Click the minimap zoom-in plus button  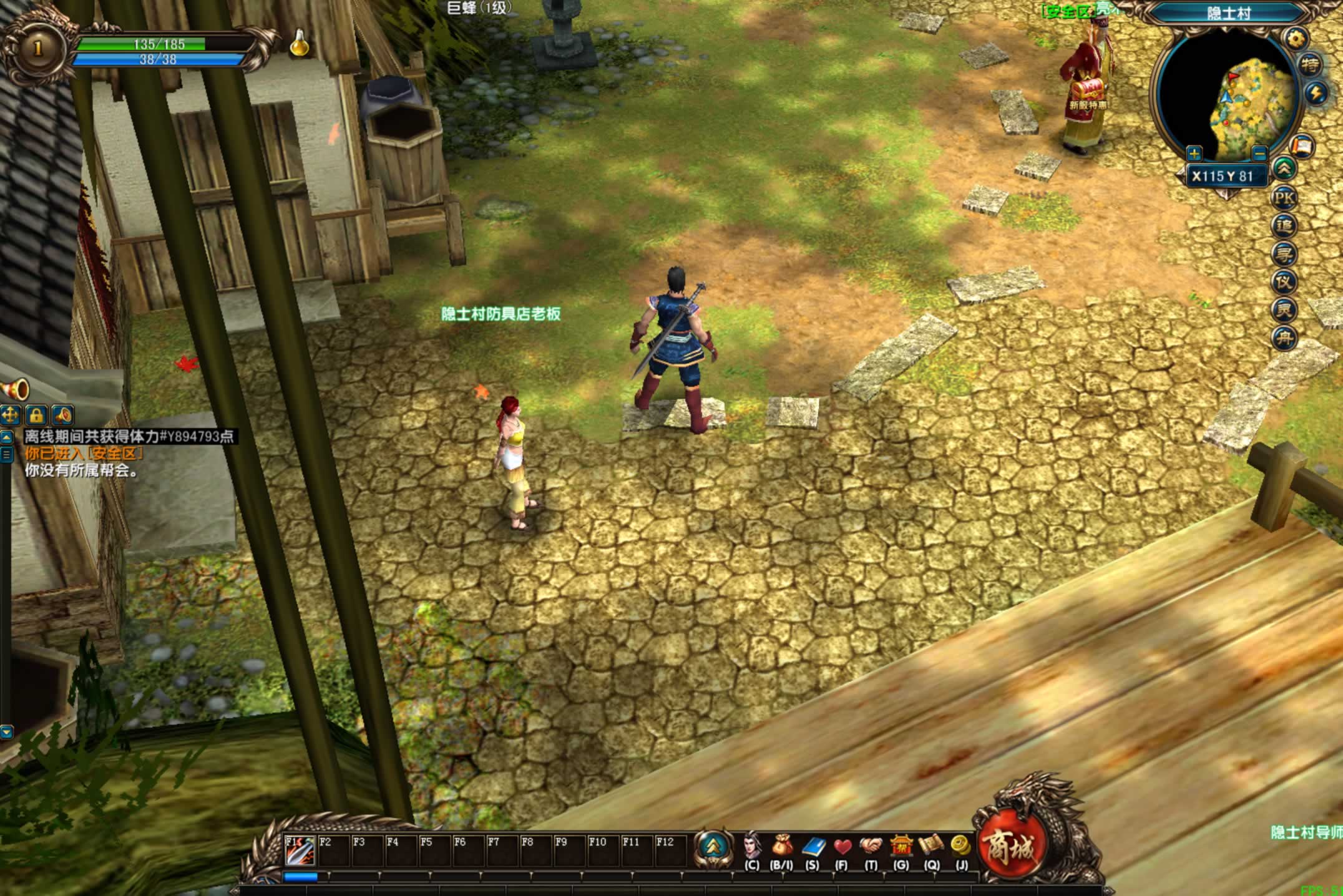pos(1194,153)
